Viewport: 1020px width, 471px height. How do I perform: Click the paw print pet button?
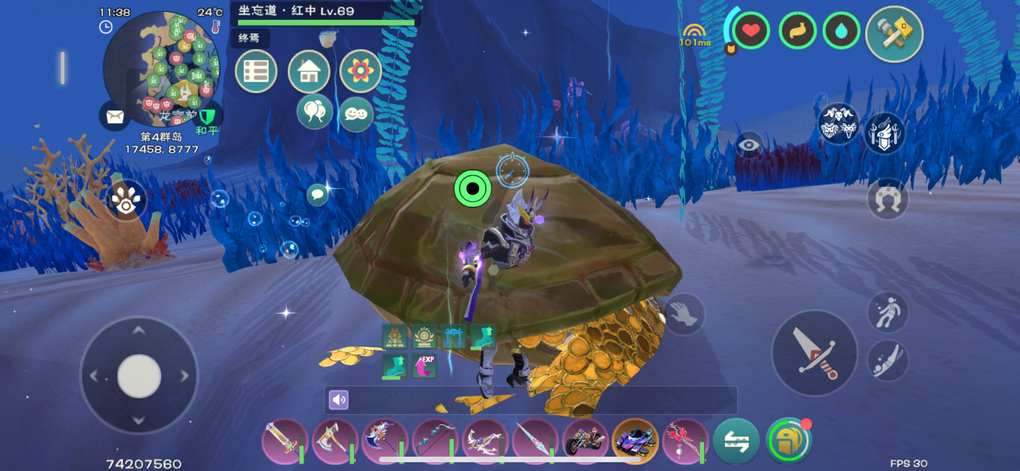click(x=126, y=200)
